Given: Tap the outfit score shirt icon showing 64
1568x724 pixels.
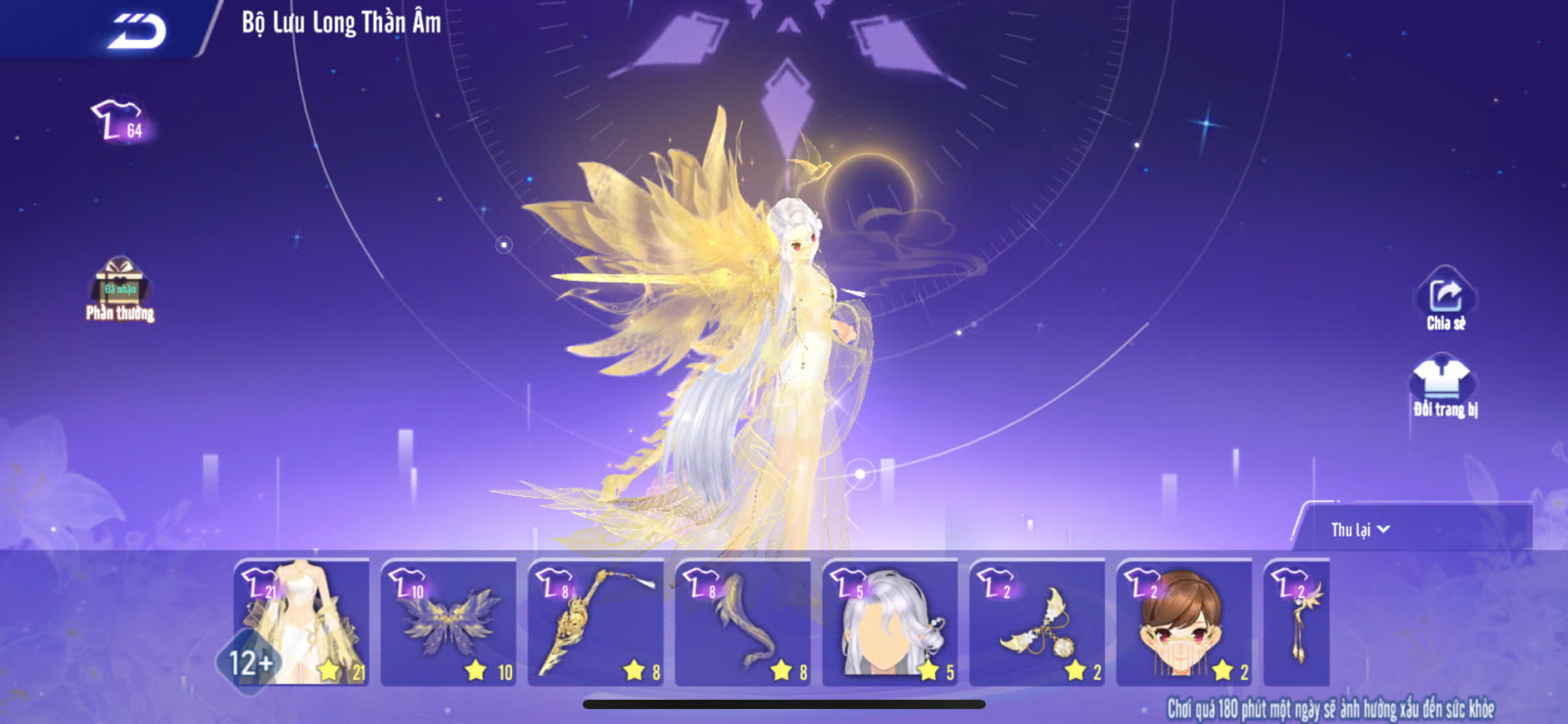Looking at the screenshot, I should (119, 121).
